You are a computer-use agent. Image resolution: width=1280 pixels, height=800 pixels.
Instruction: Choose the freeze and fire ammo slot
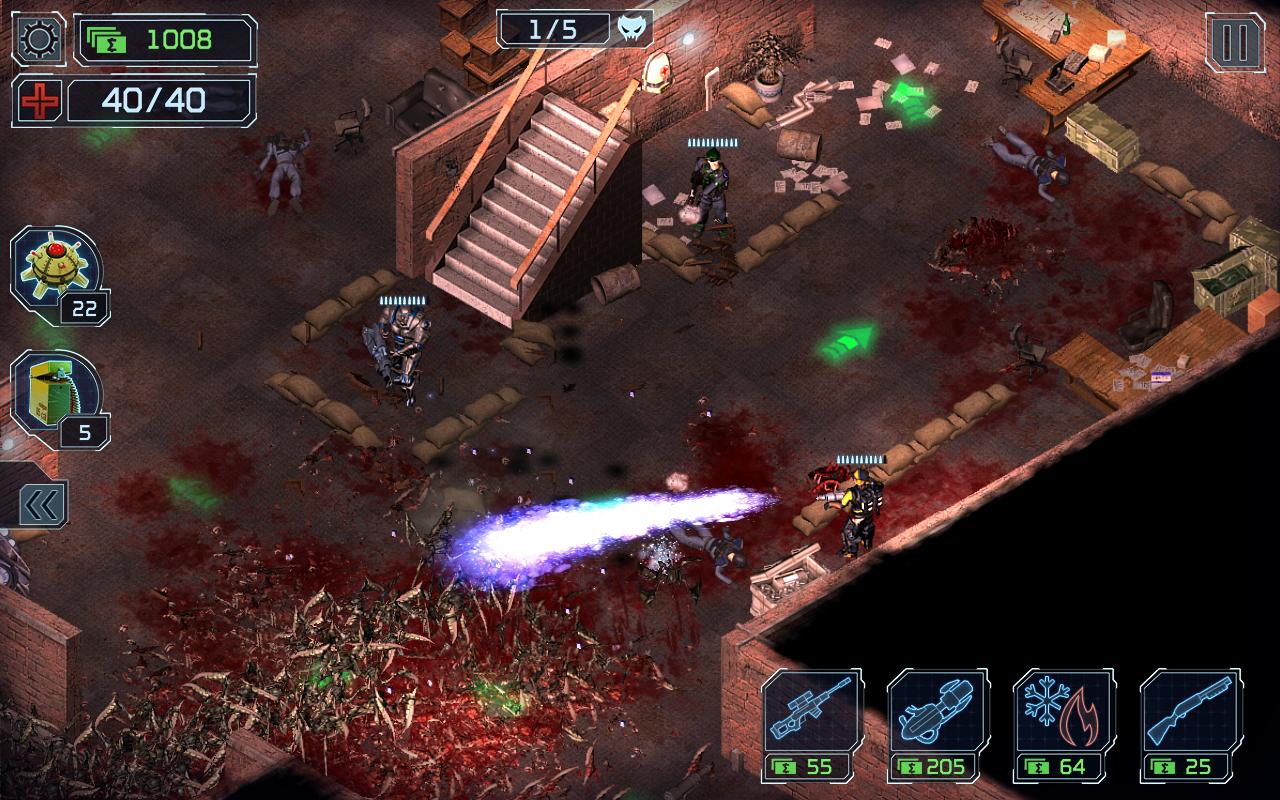pos(1065,710)
